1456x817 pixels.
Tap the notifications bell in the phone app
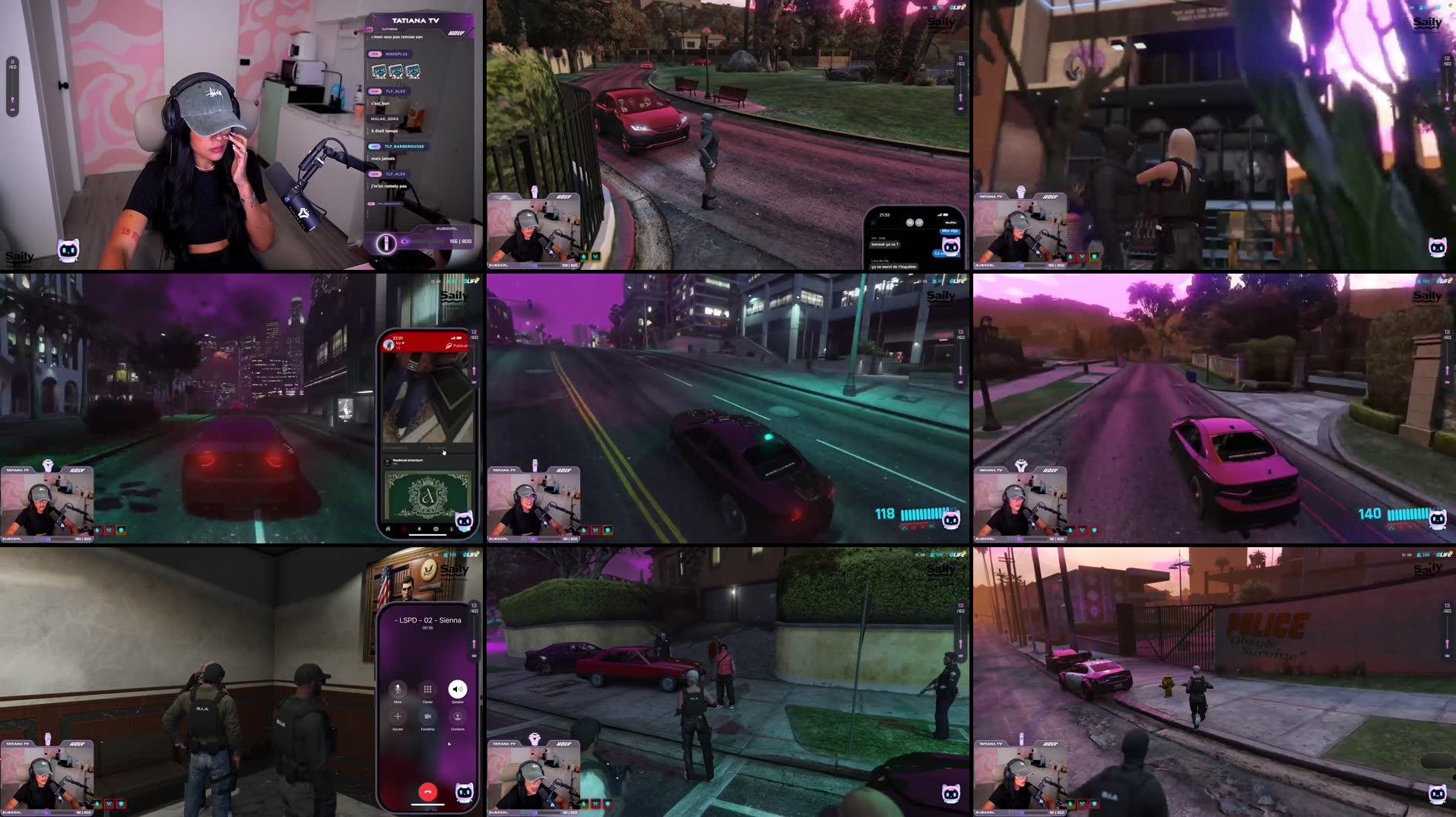[x=419, y=529]
